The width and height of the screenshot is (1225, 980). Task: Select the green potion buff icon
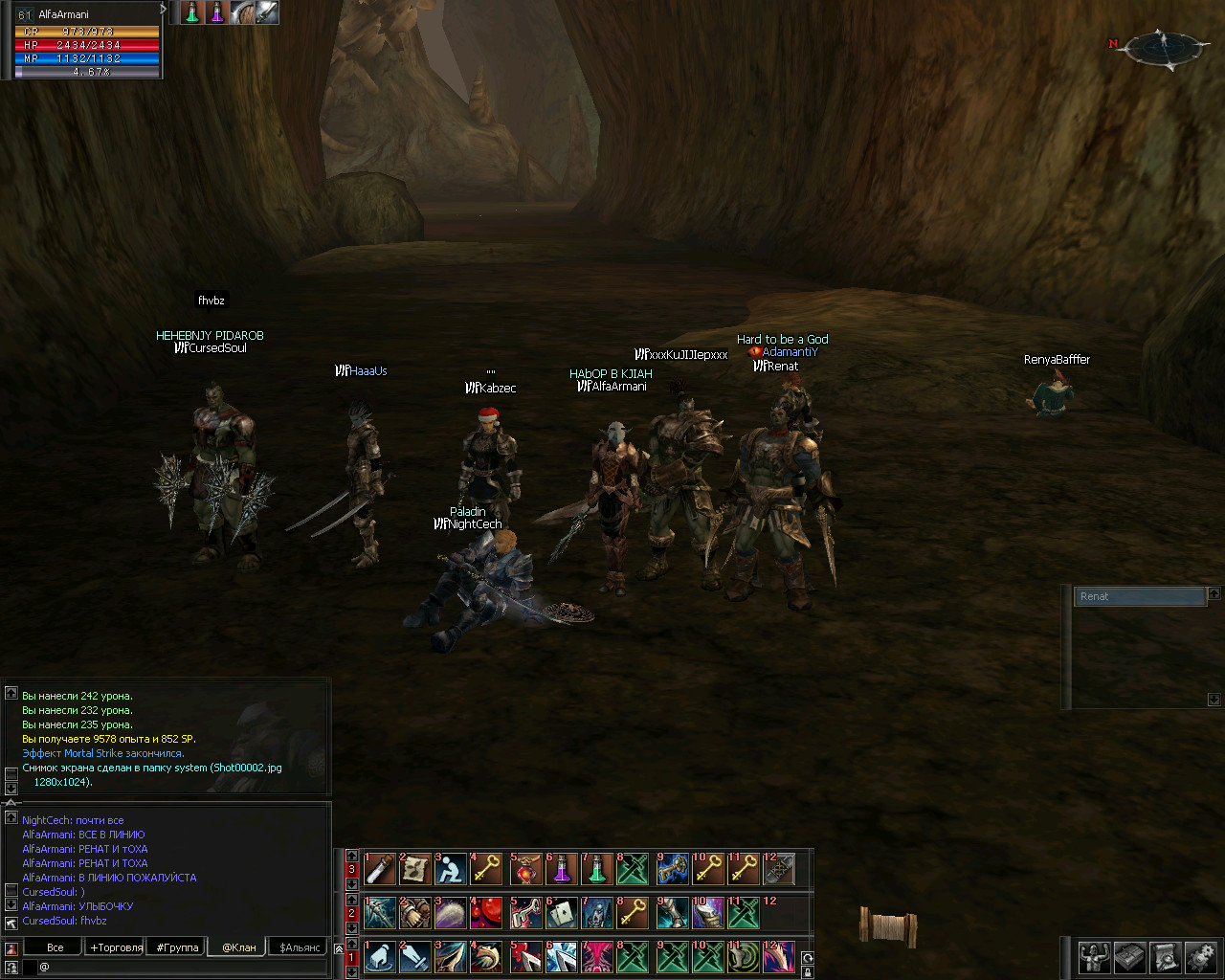(x=191, y=12)
